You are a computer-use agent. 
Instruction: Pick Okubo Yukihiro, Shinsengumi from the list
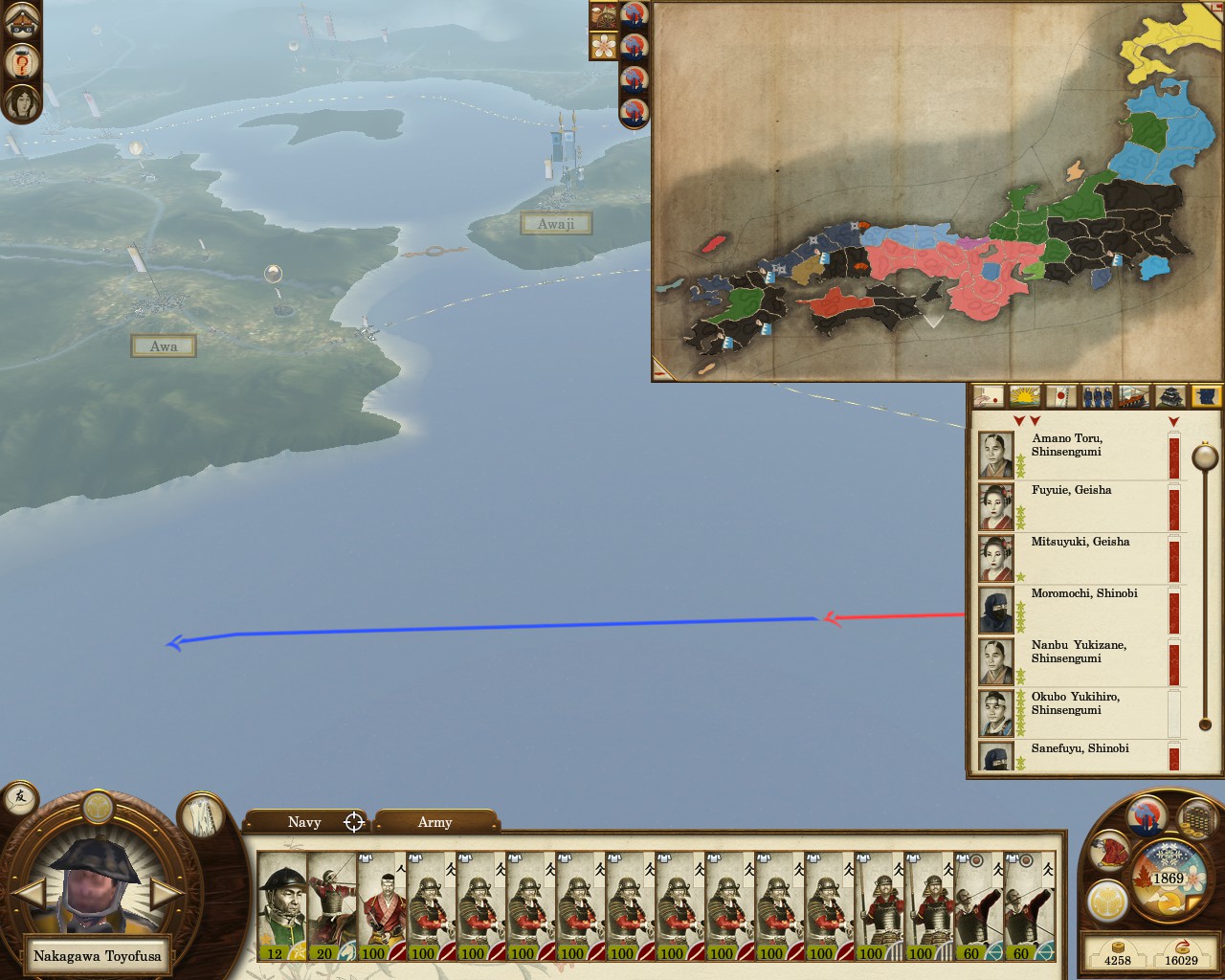[x=1081, y=713]
